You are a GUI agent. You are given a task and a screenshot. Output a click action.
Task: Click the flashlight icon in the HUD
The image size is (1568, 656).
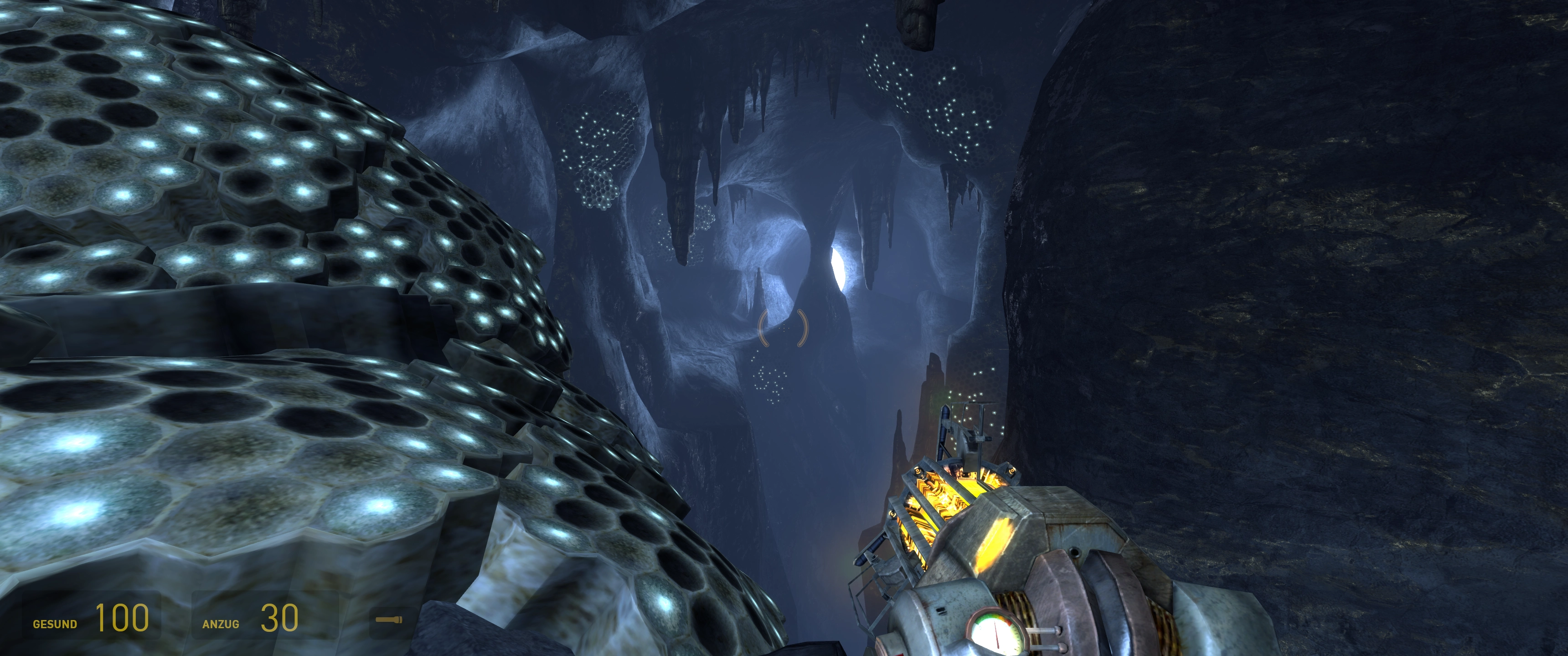pyautogui.click(x=388, y=620)
